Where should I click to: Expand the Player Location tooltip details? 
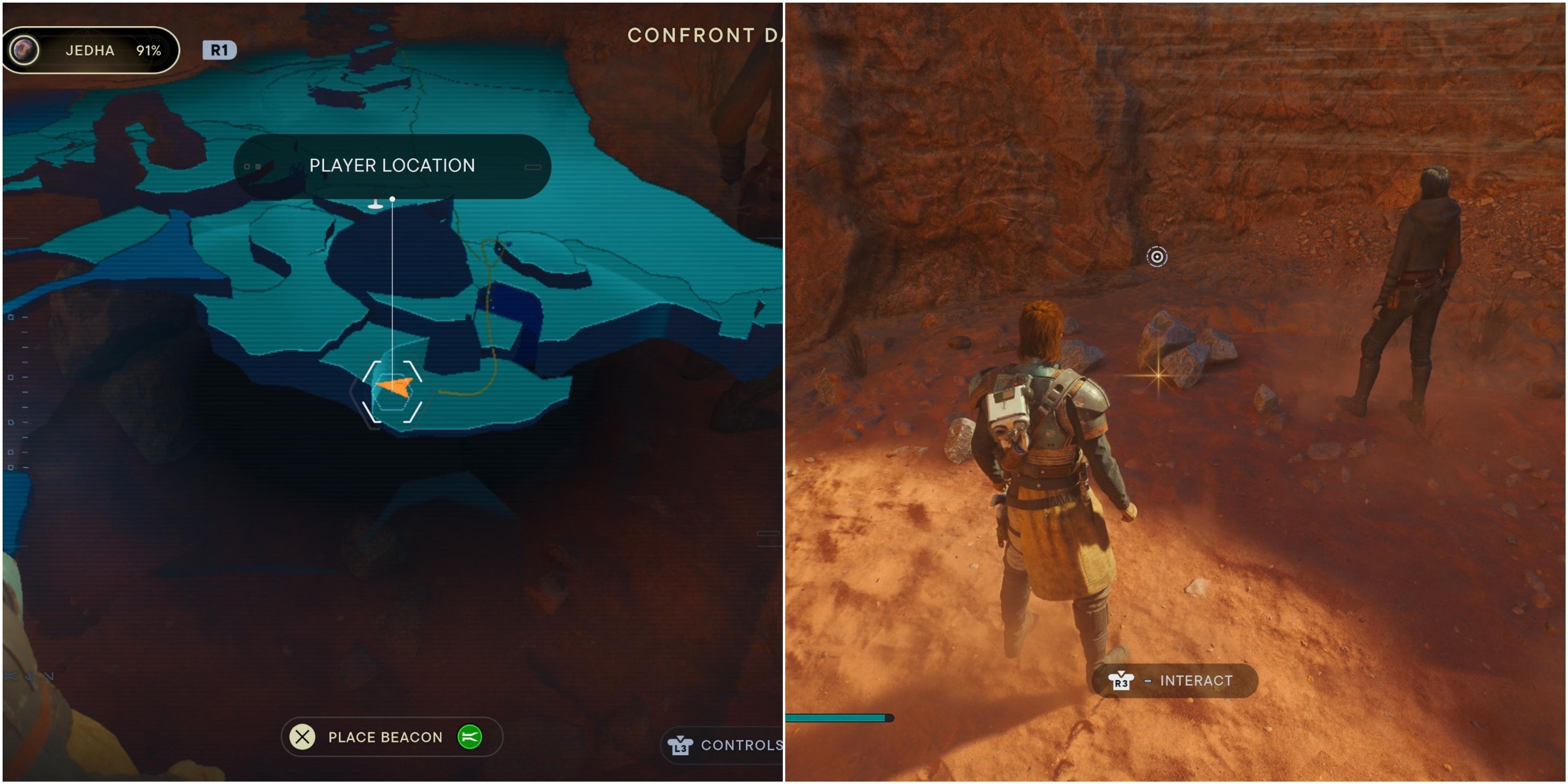coord(391,166)
